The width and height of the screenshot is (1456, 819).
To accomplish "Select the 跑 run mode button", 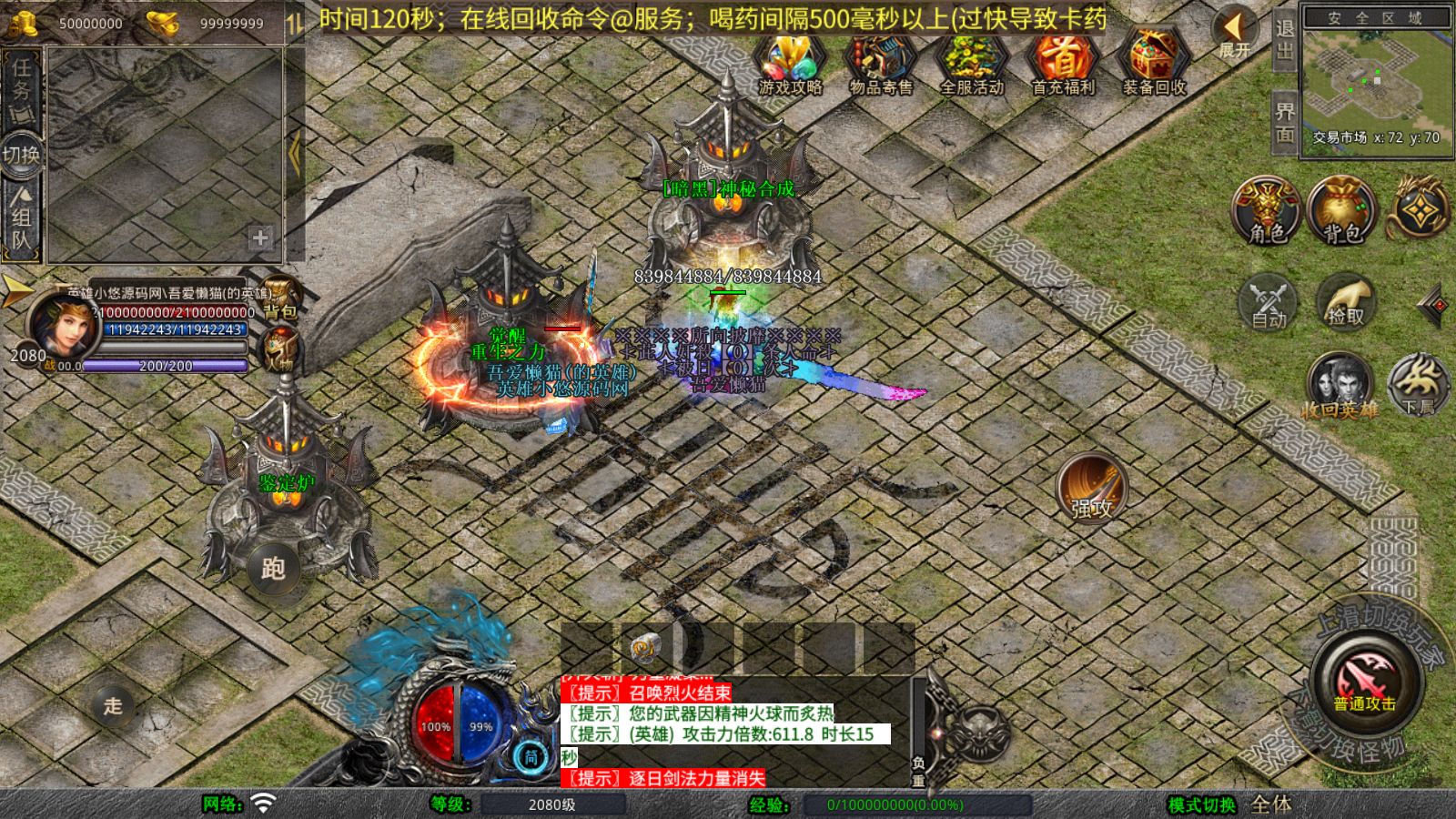I will pyautogui.click(x=273, y=569).
